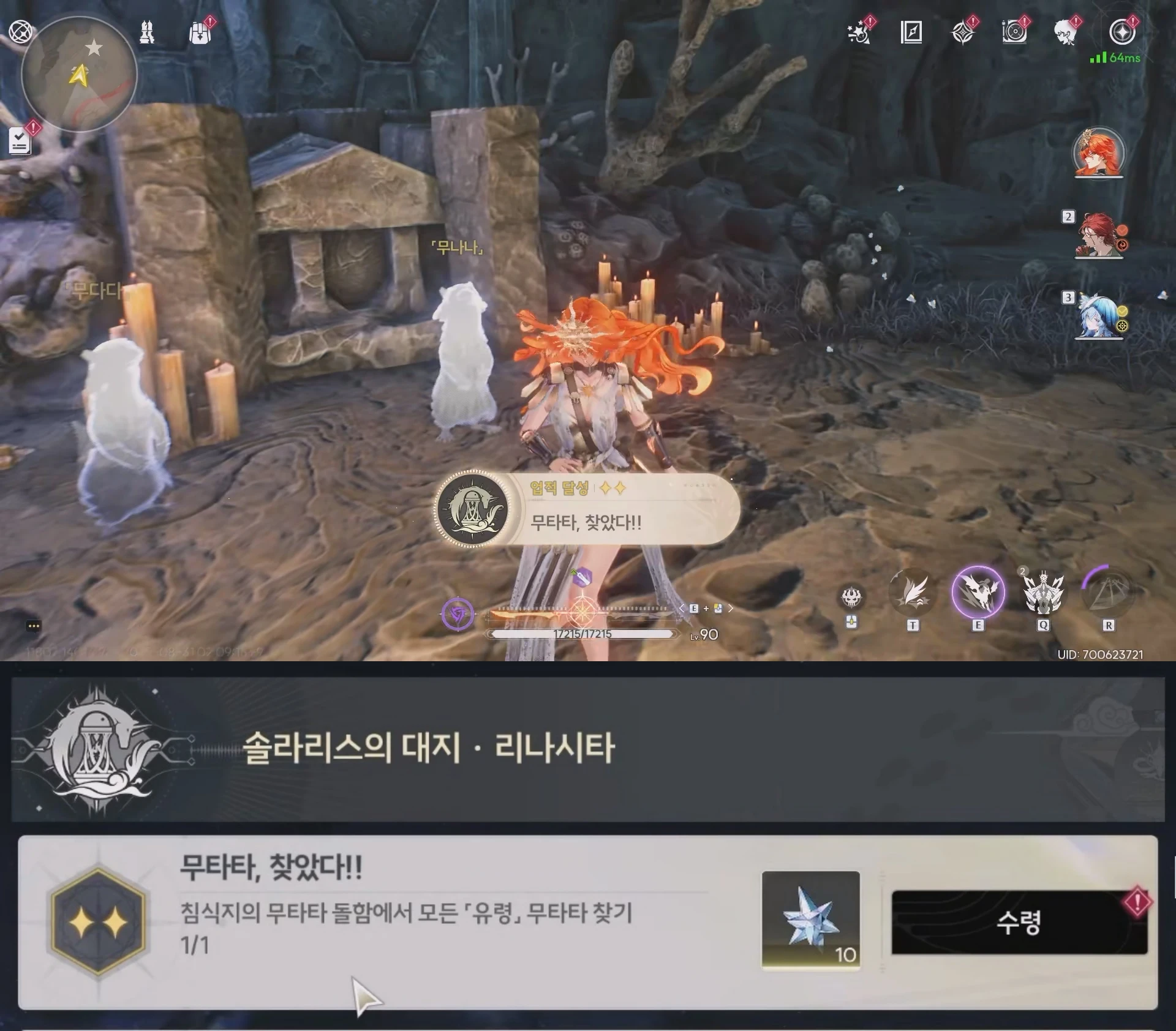This screenshot has height=1031, width=1176.
Task: Click the right arrow beside the weapon swap E
Action: coord(731,609)
